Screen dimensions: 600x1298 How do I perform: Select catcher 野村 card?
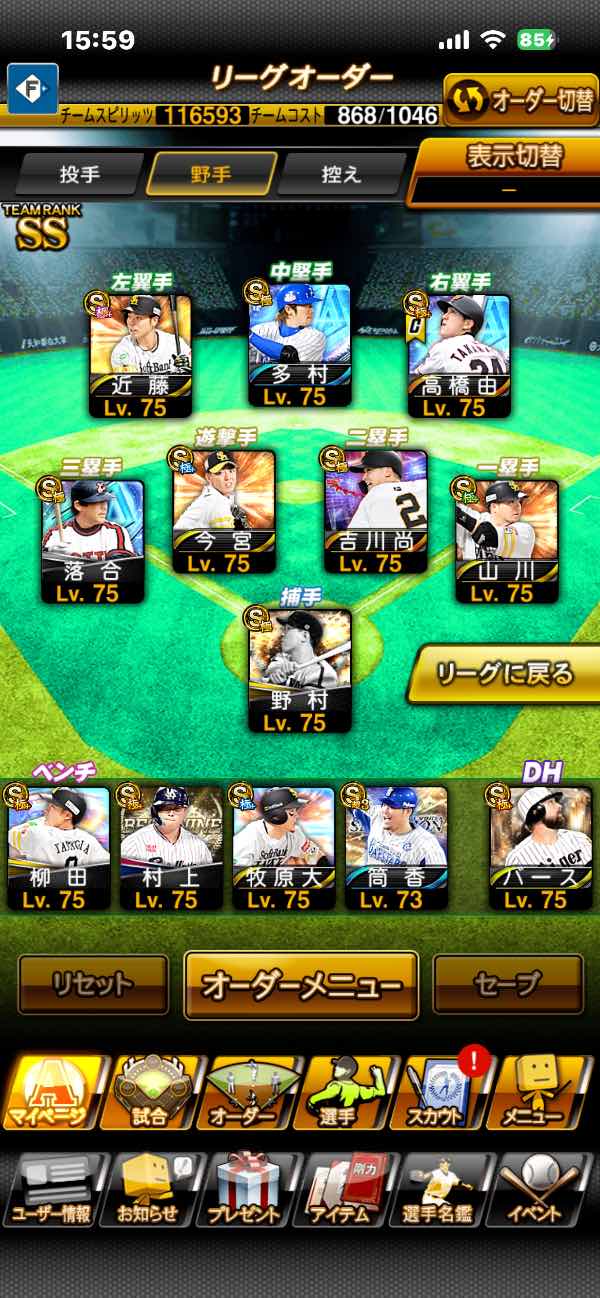[300, 670]
